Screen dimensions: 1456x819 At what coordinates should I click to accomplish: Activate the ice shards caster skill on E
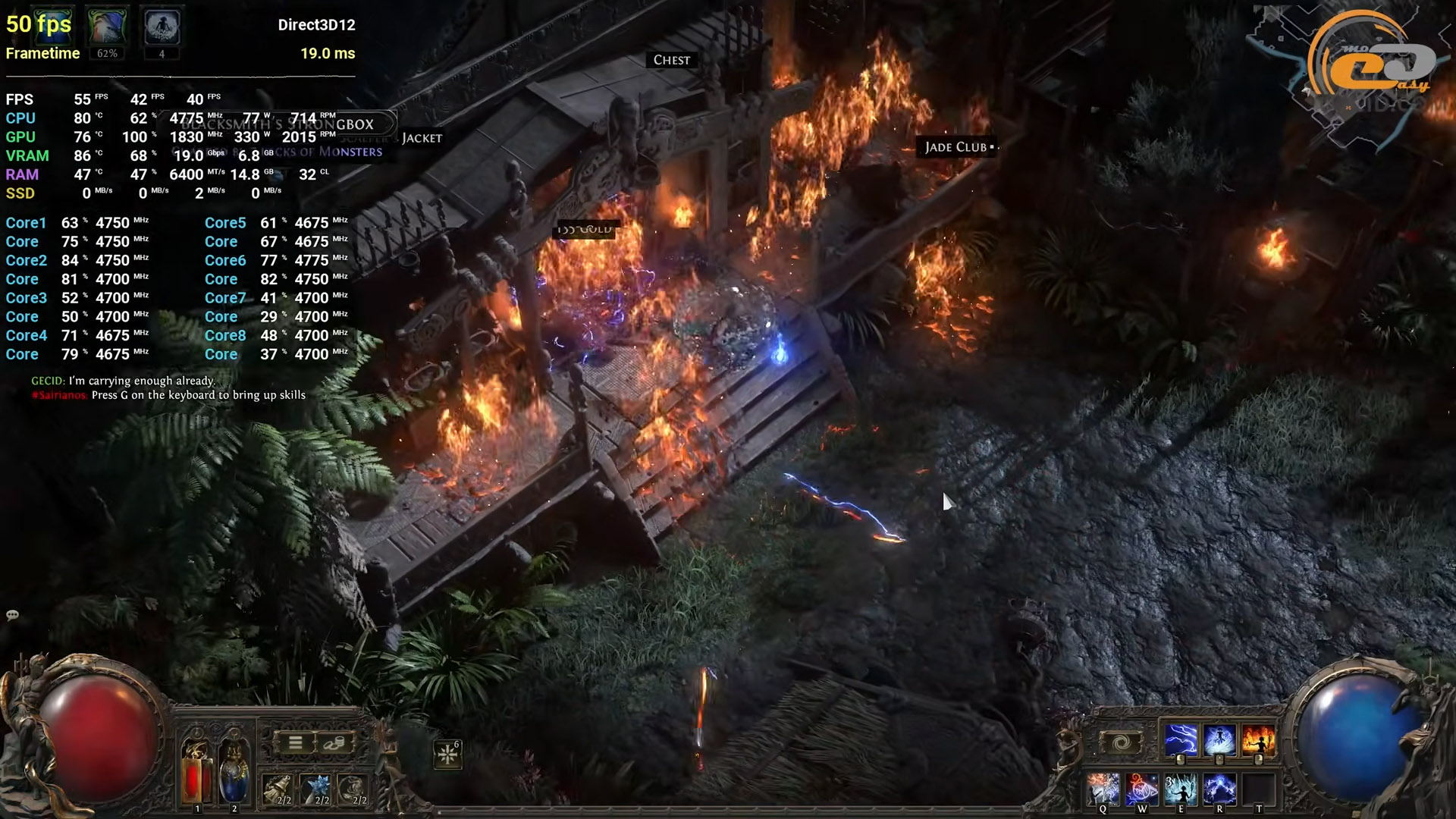point(1181,789)
